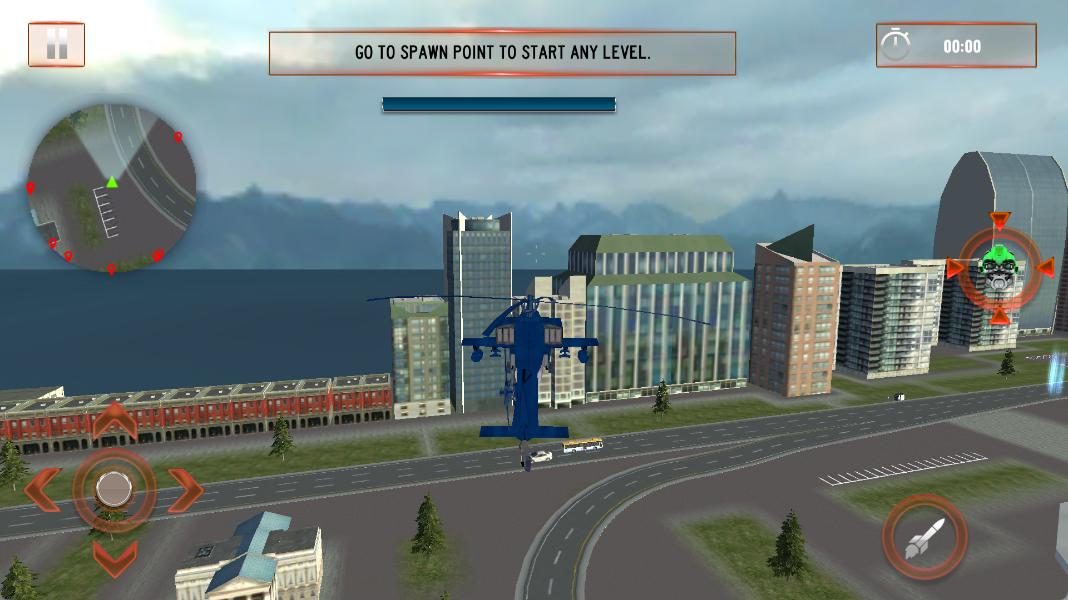Transform using the green robot head button

tap(998, 268)
